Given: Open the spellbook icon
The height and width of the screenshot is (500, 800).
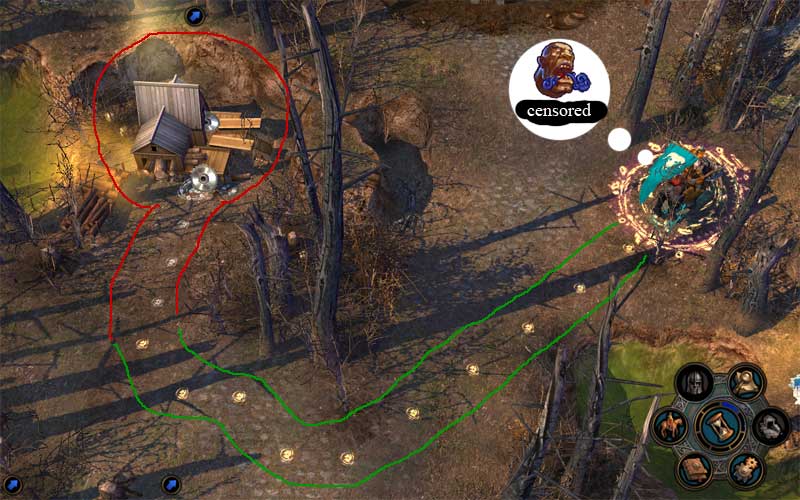Looking at the screenshot, I should coord(693,468).
